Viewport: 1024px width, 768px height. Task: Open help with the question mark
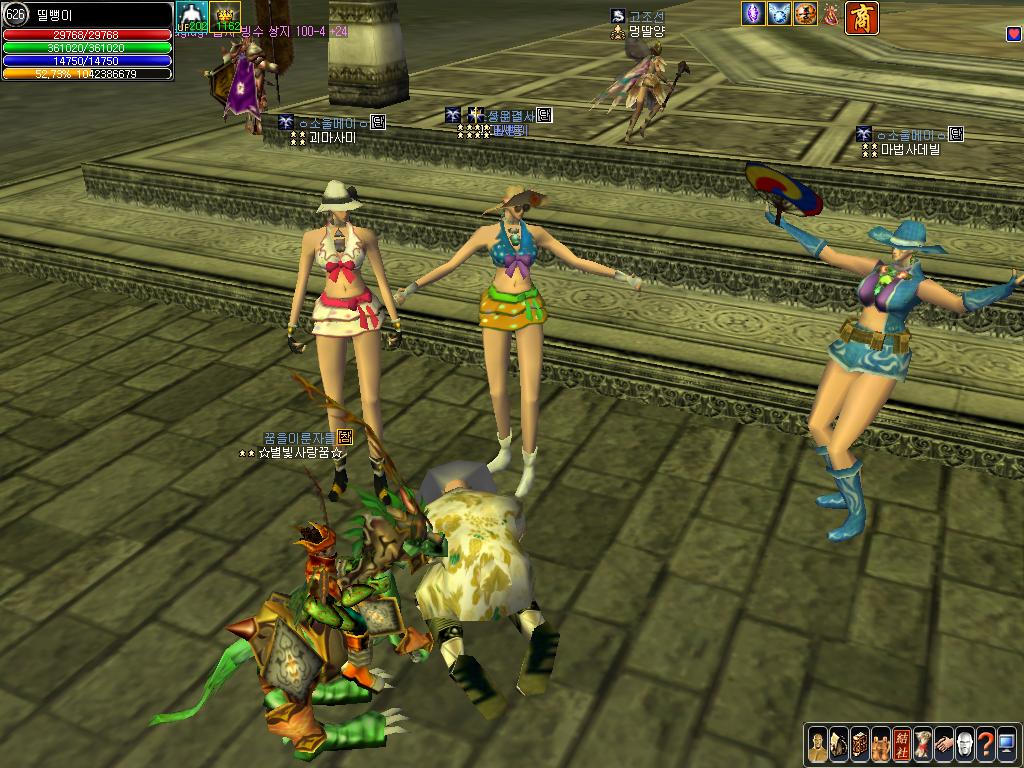click(x=986, y=742)
